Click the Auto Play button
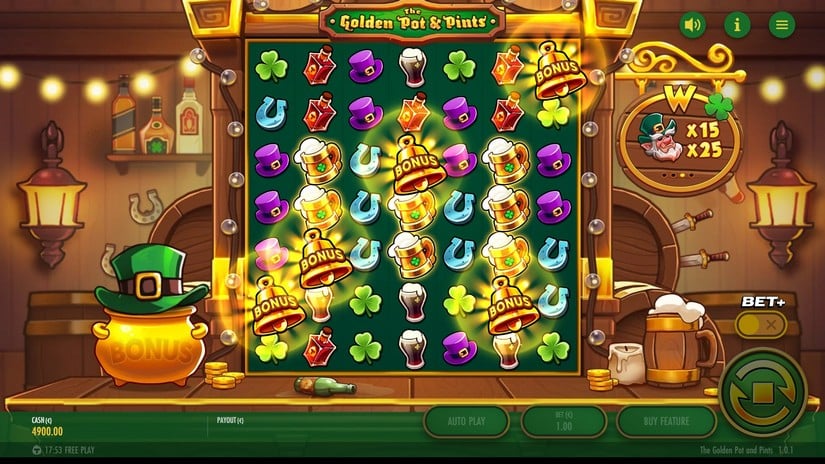Image resolution: width=825 pixels, height=464 pixels. [467, 421]
